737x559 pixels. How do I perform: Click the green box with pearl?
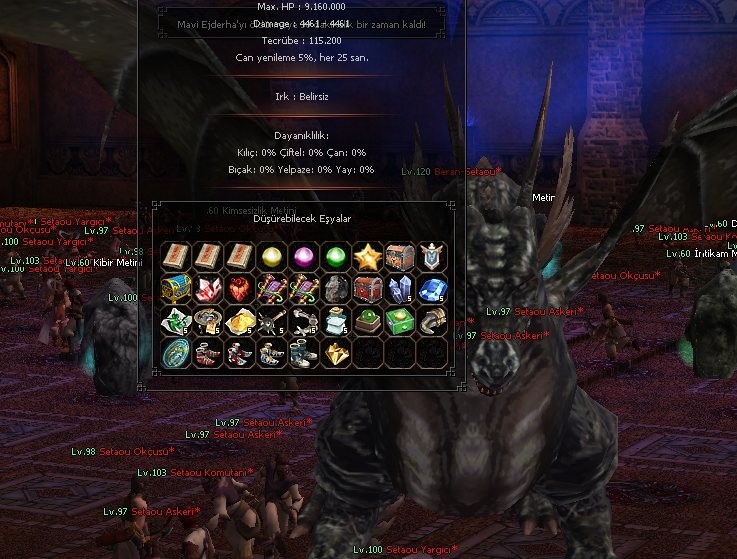tap(399, 320)
